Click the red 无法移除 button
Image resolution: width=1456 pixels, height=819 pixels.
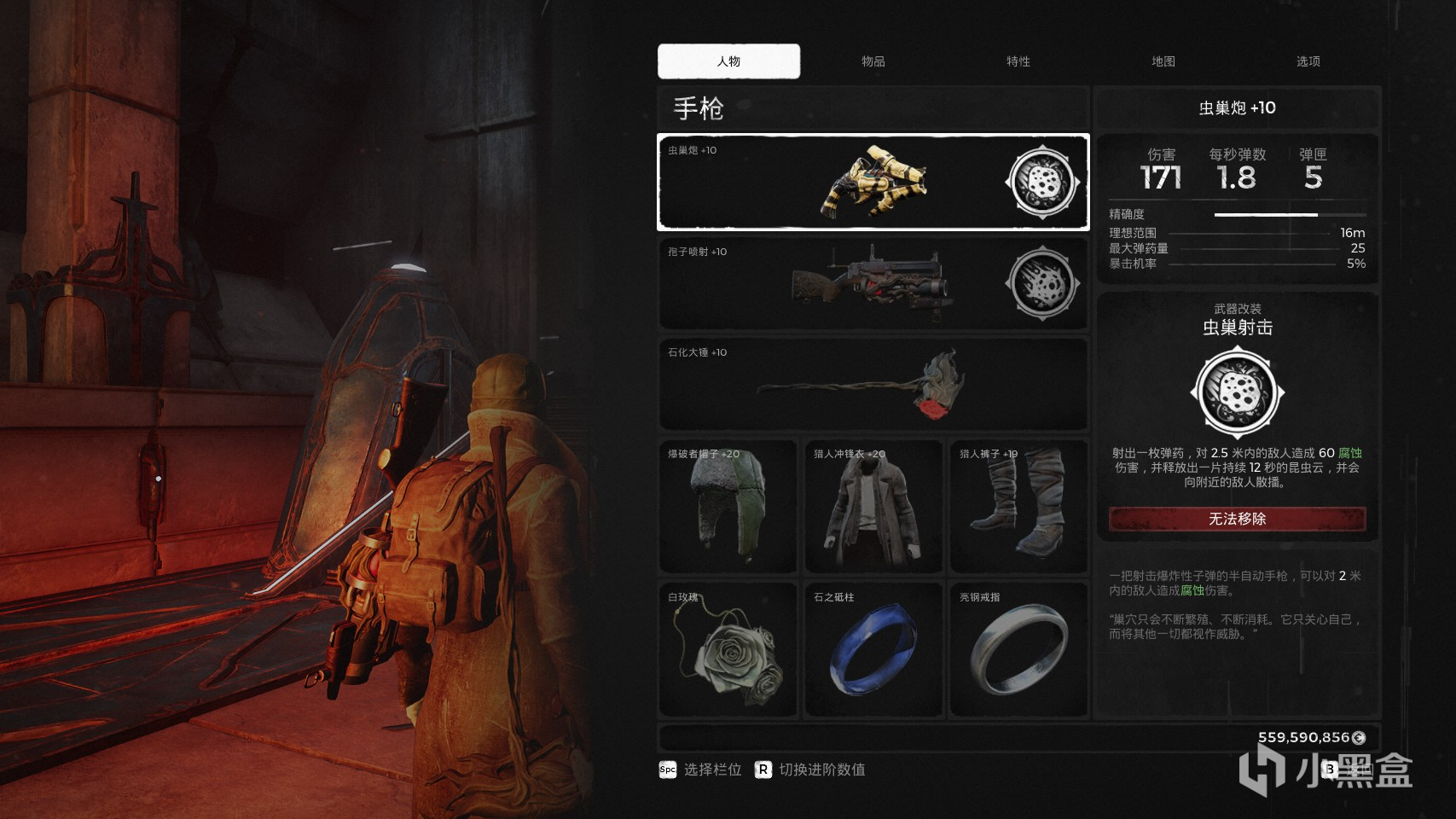[x=1237, y=519]
